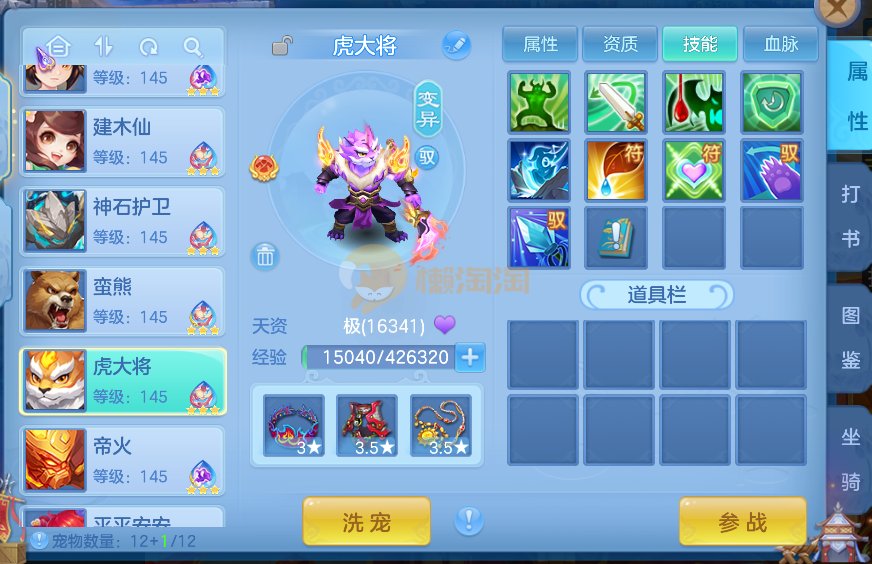
Task: Toggle the padlock beside the pet name
Action: click(283, 45)
